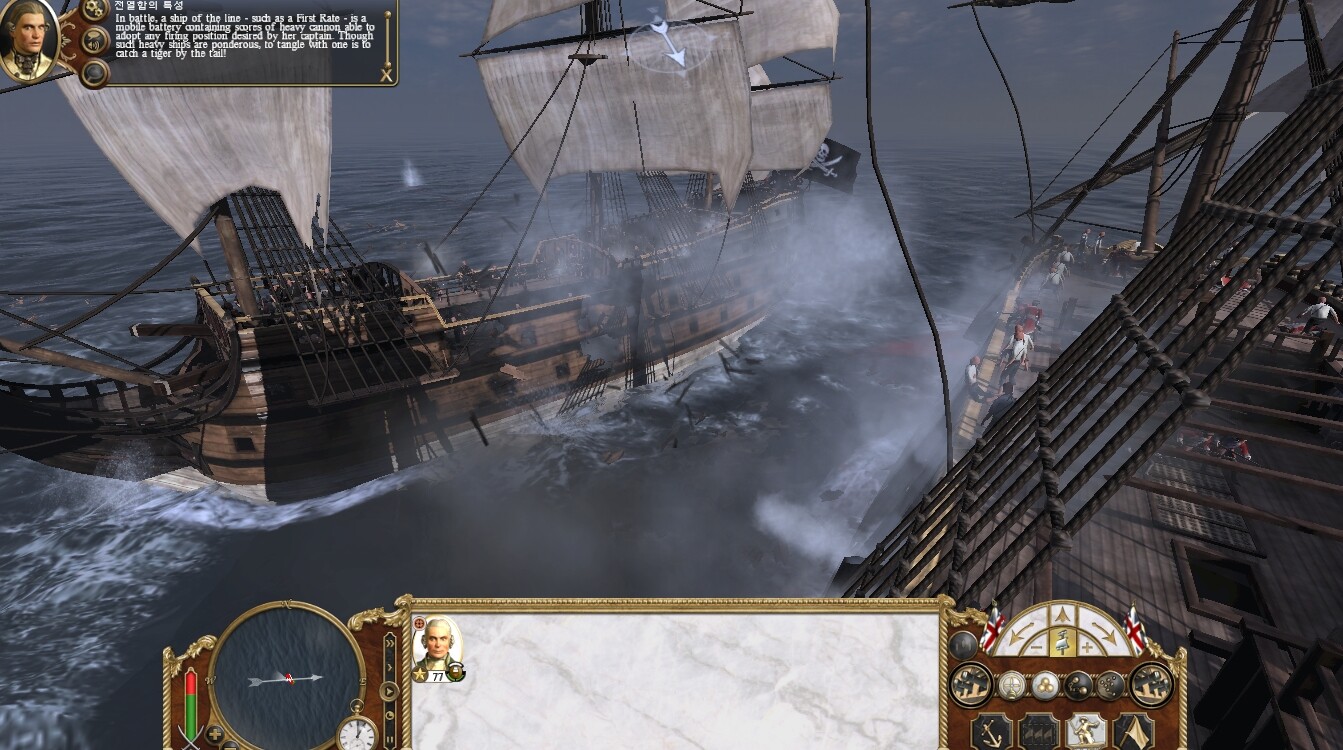The height and width of the screenshot is (750, 1343).
Task: Turn ship to port with the left arrow
Action: [1018, 632]
